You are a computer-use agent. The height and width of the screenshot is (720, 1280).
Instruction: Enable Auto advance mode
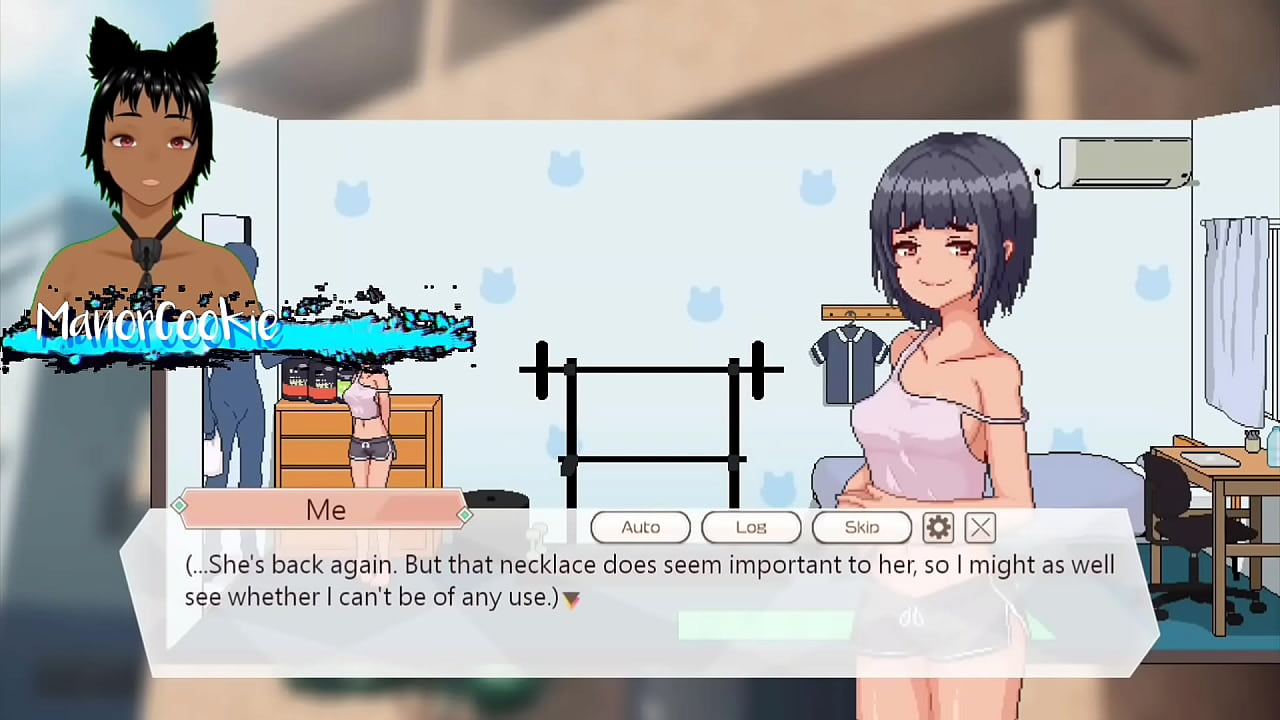(640, 527)
